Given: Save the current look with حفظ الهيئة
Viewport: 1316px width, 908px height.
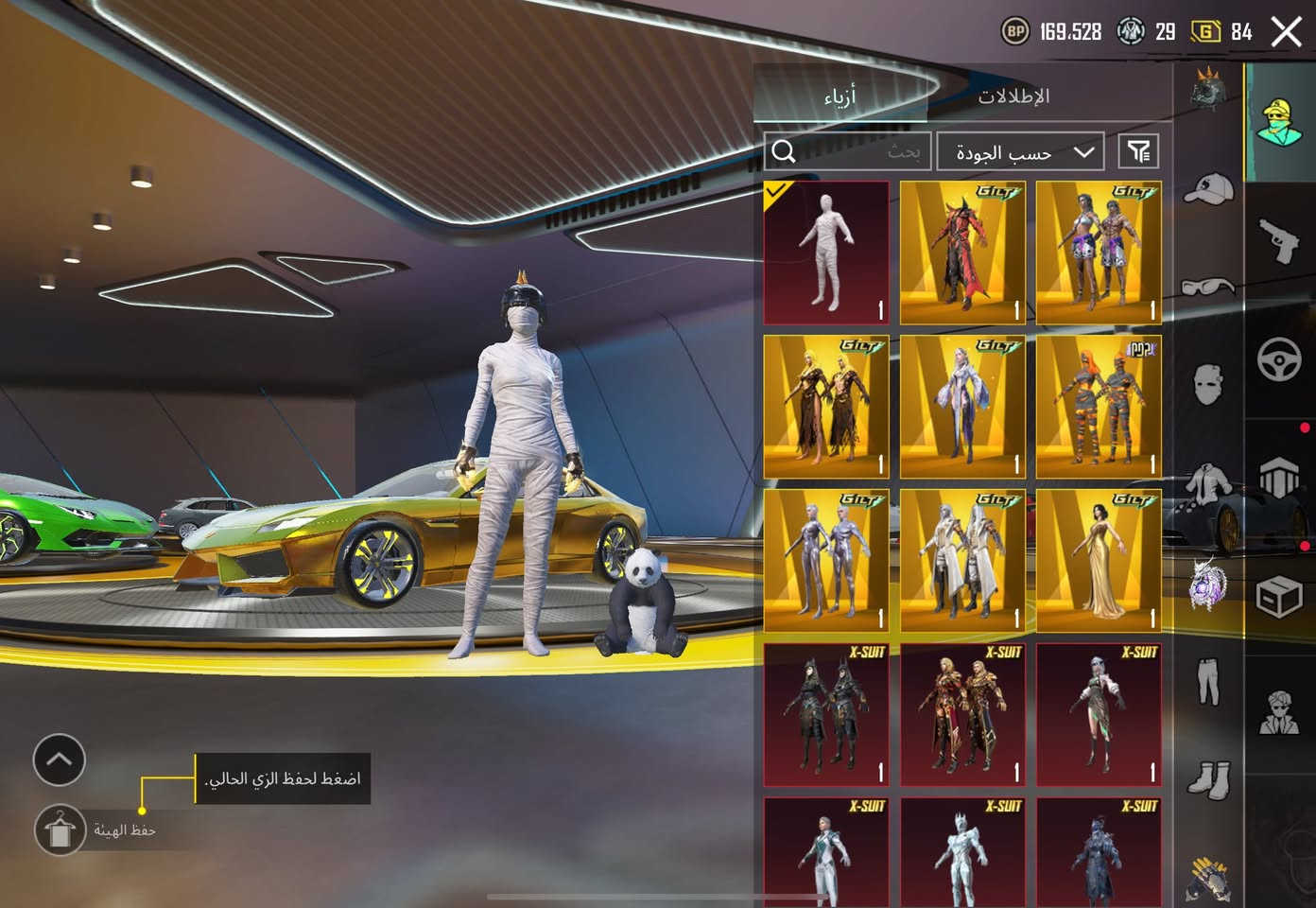Looking at the screenshot, I should pyautogui.click(x=60, y=830).
